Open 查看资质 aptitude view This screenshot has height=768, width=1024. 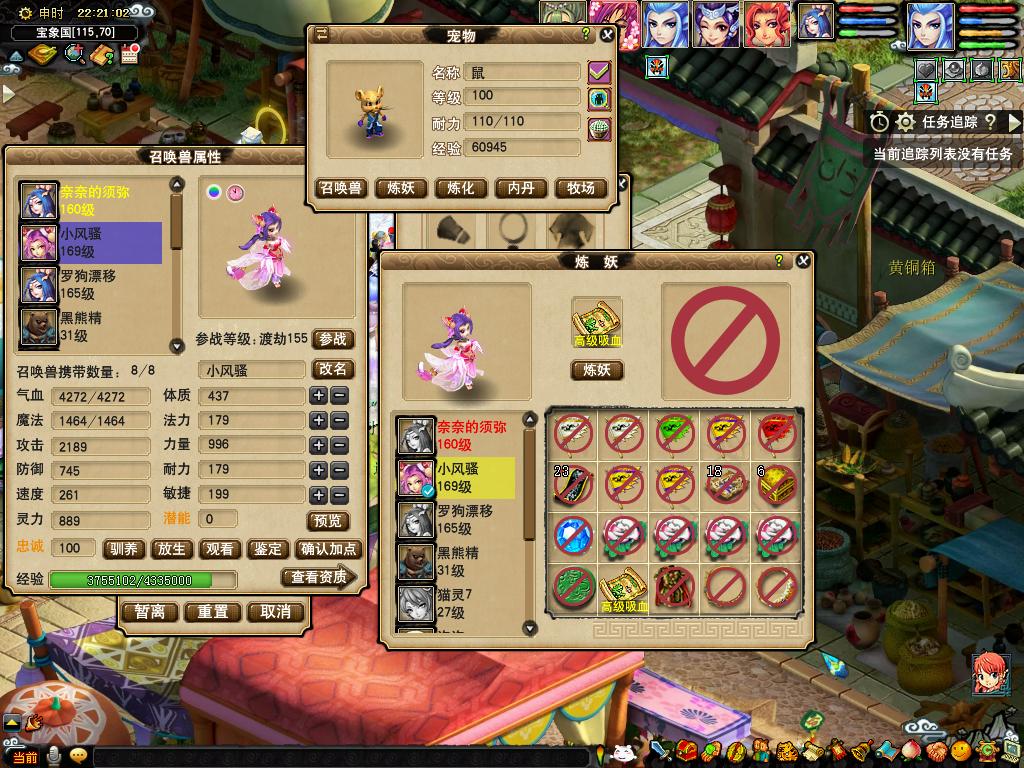(320, 577)
